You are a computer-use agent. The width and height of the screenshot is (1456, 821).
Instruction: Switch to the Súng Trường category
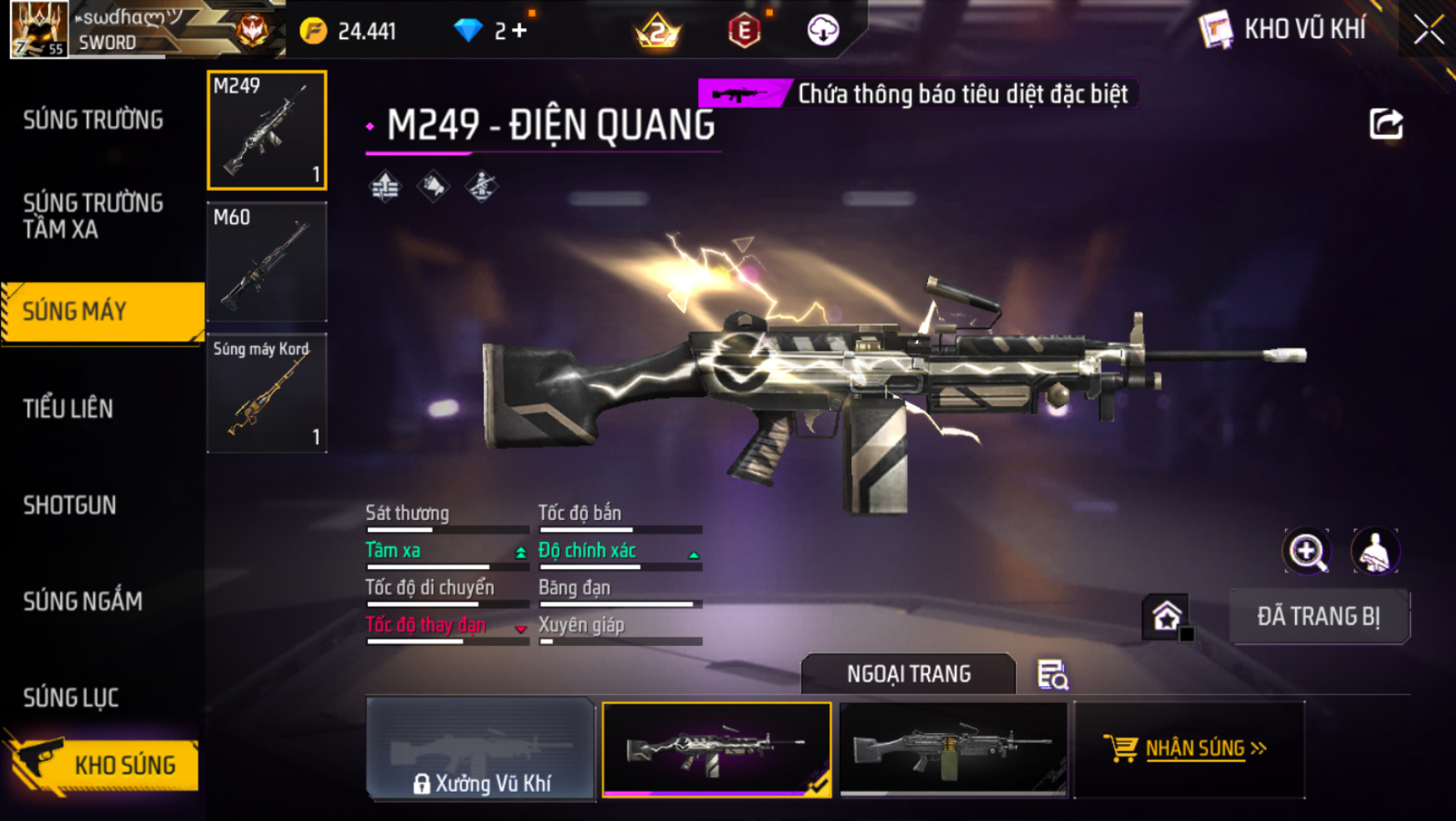(x=93, y=121)
